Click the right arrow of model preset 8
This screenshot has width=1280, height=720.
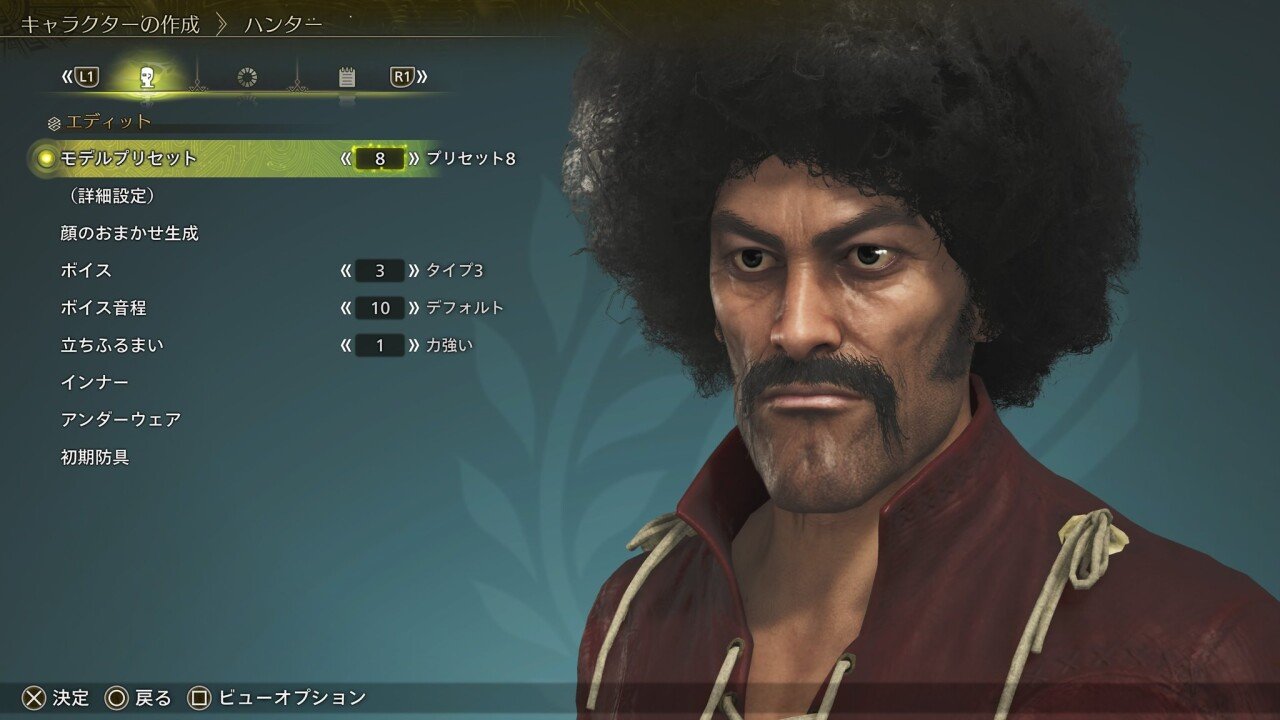[x=414, y=158]
